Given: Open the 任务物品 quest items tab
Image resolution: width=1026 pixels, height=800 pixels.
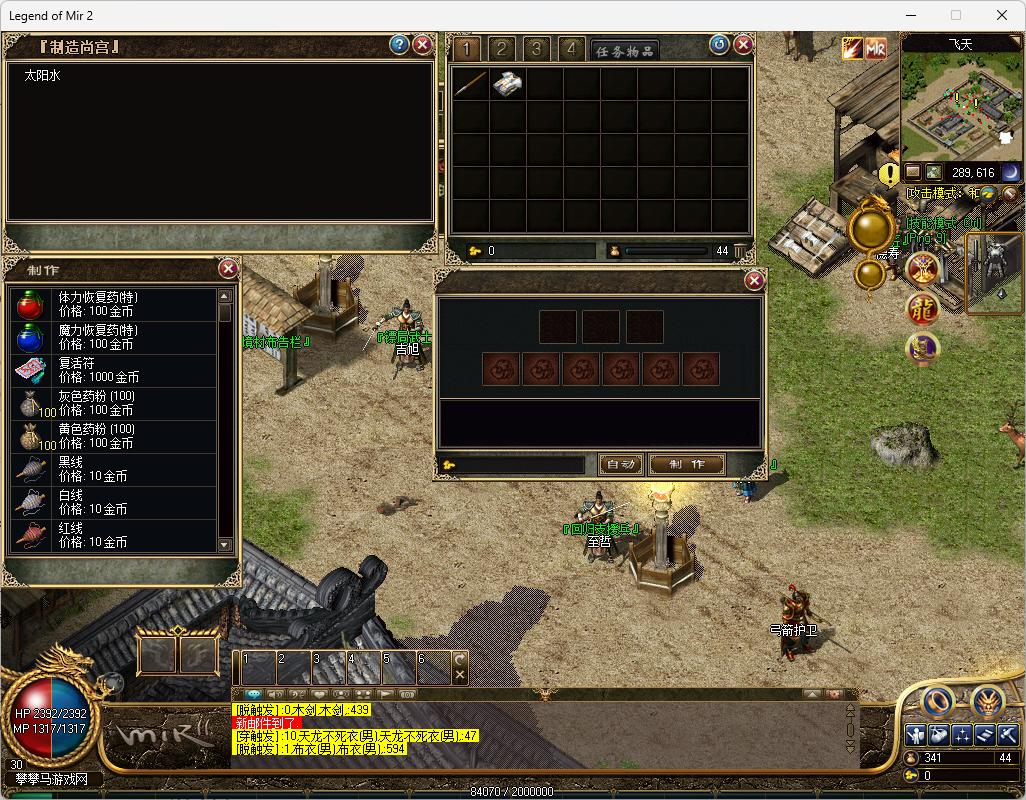Looking at the screenshot, I should [624, 51].
